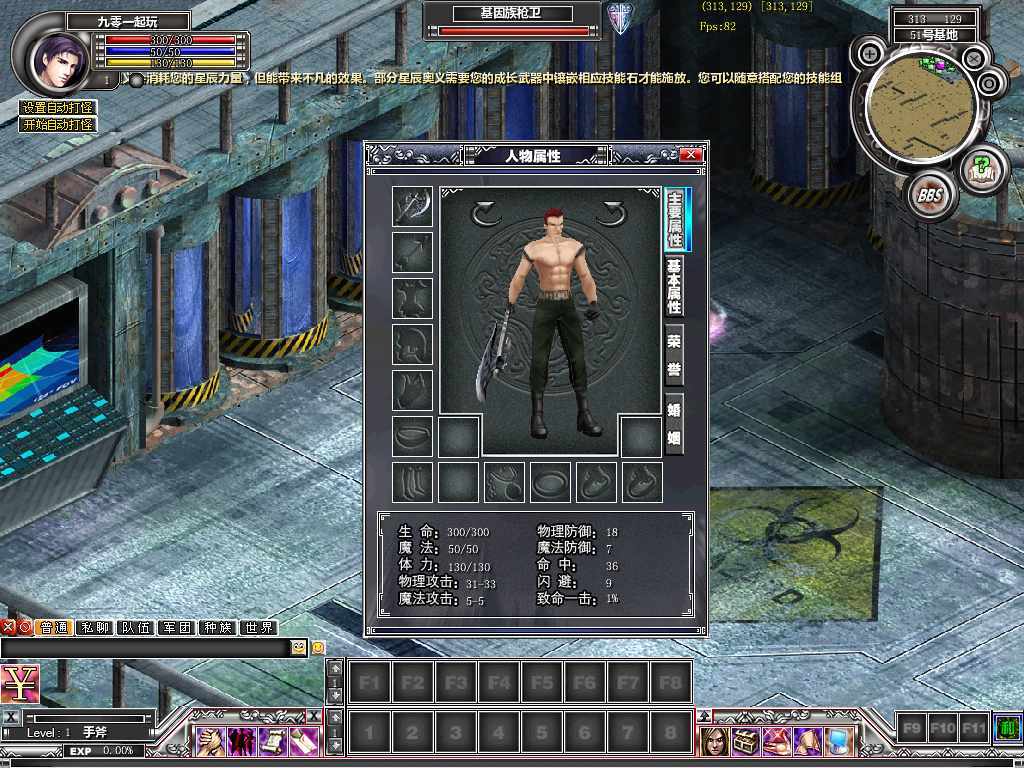
Task: Zoom in the minimap with plus button
Action: [x=871, y=53]
